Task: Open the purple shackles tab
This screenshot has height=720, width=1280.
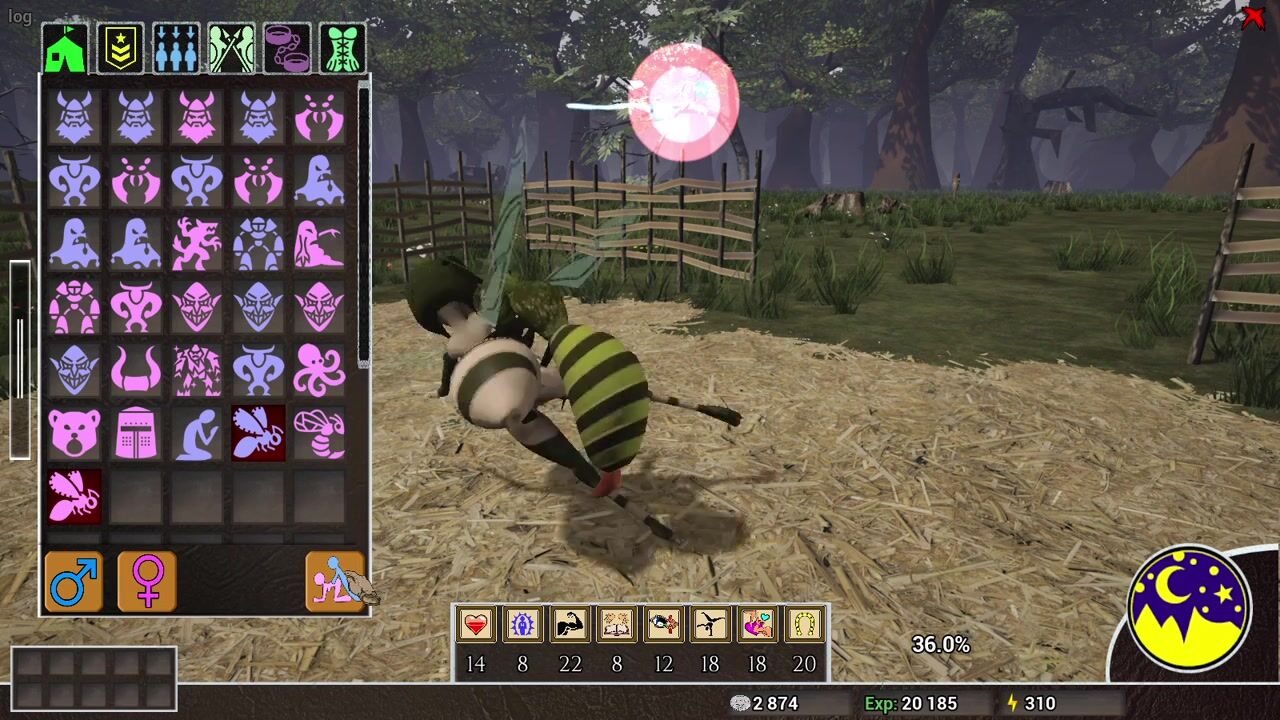Action: 287,48
